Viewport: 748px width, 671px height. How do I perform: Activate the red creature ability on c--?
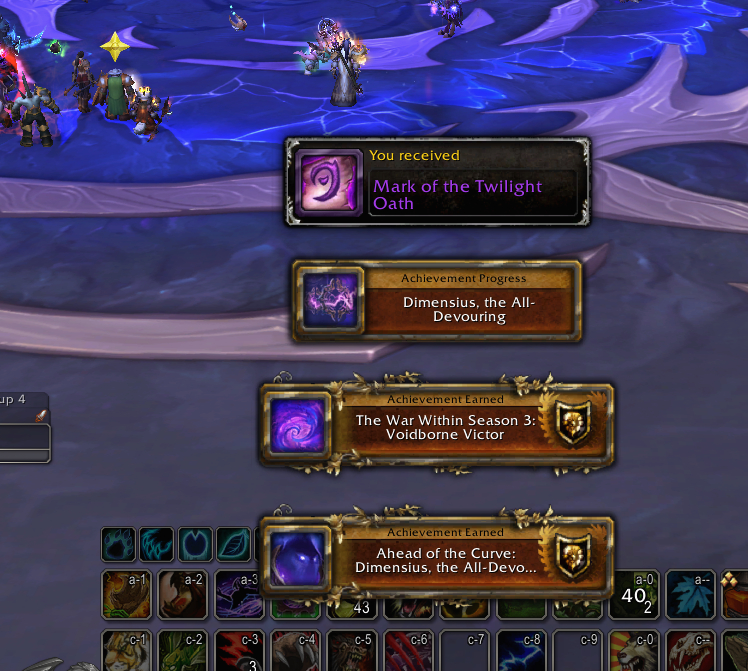tap(691, 651)
